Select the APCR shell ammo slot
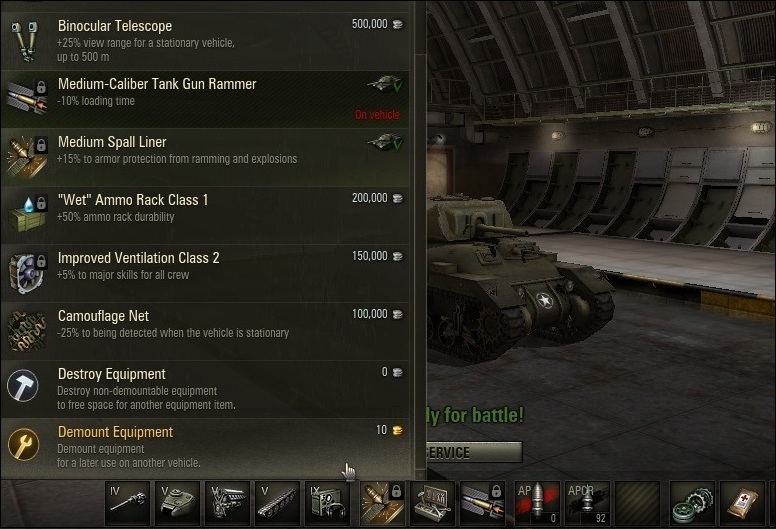This screenshot has height=529, width=776. point(587,503)
